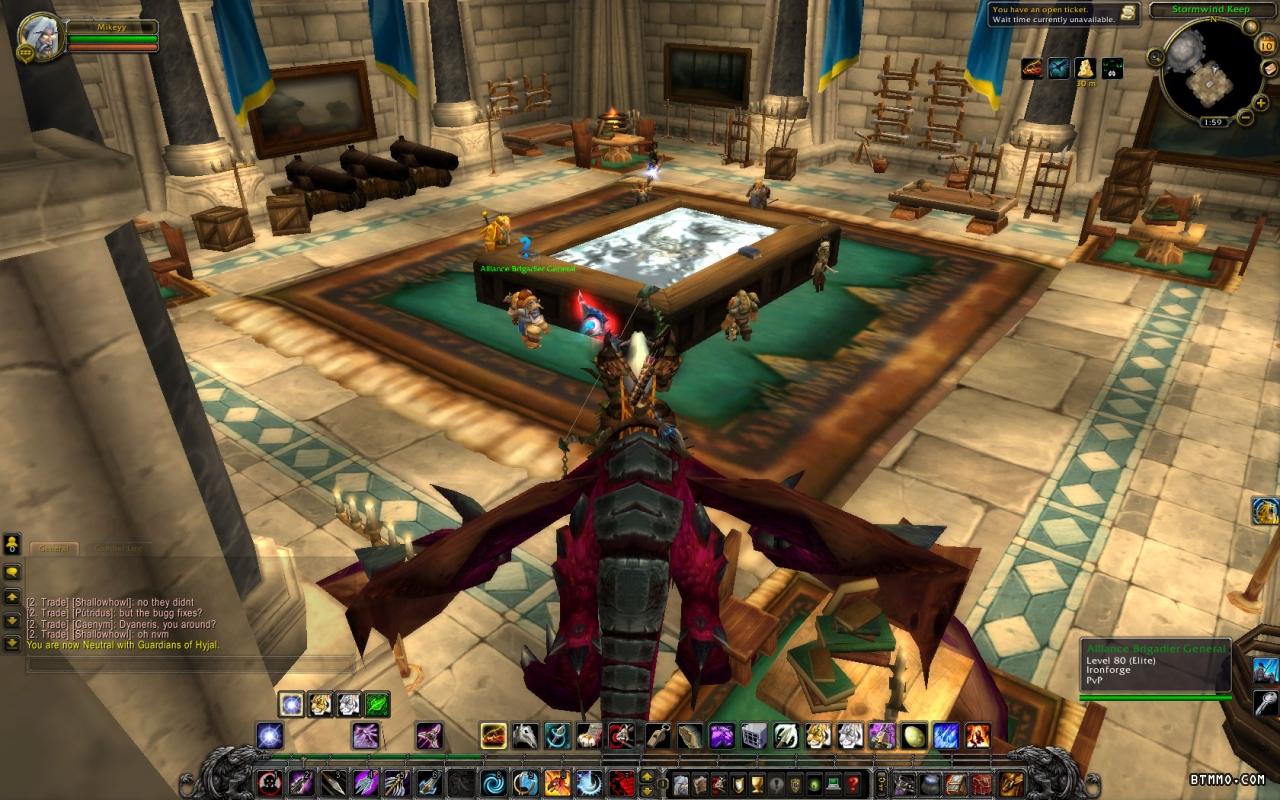1280x800 pixels.
Task: Open the red question mark Help button
Action: [x=852, y=783]
